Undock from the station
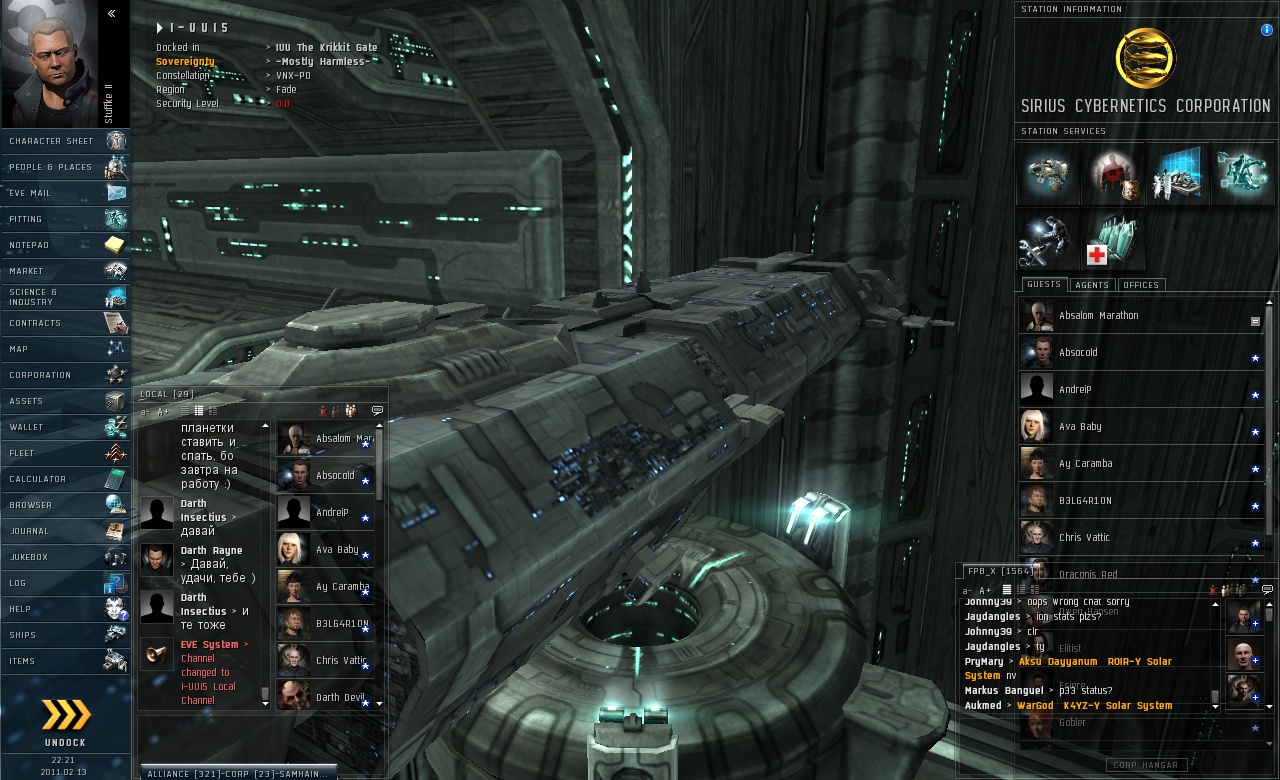This screenshot has width=1280, height=780. click(x=65, y=722)
